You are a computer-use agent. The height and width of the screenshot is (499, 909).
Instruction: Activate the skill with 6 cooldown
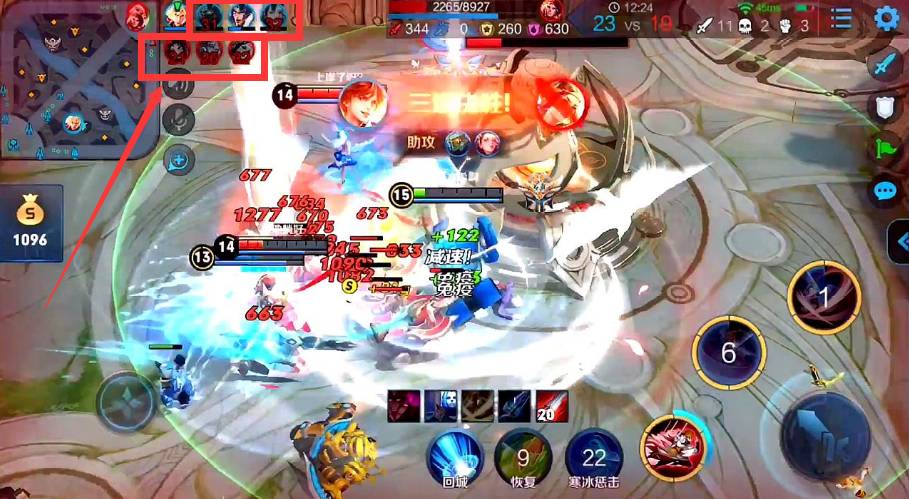[x=729, y=351]
